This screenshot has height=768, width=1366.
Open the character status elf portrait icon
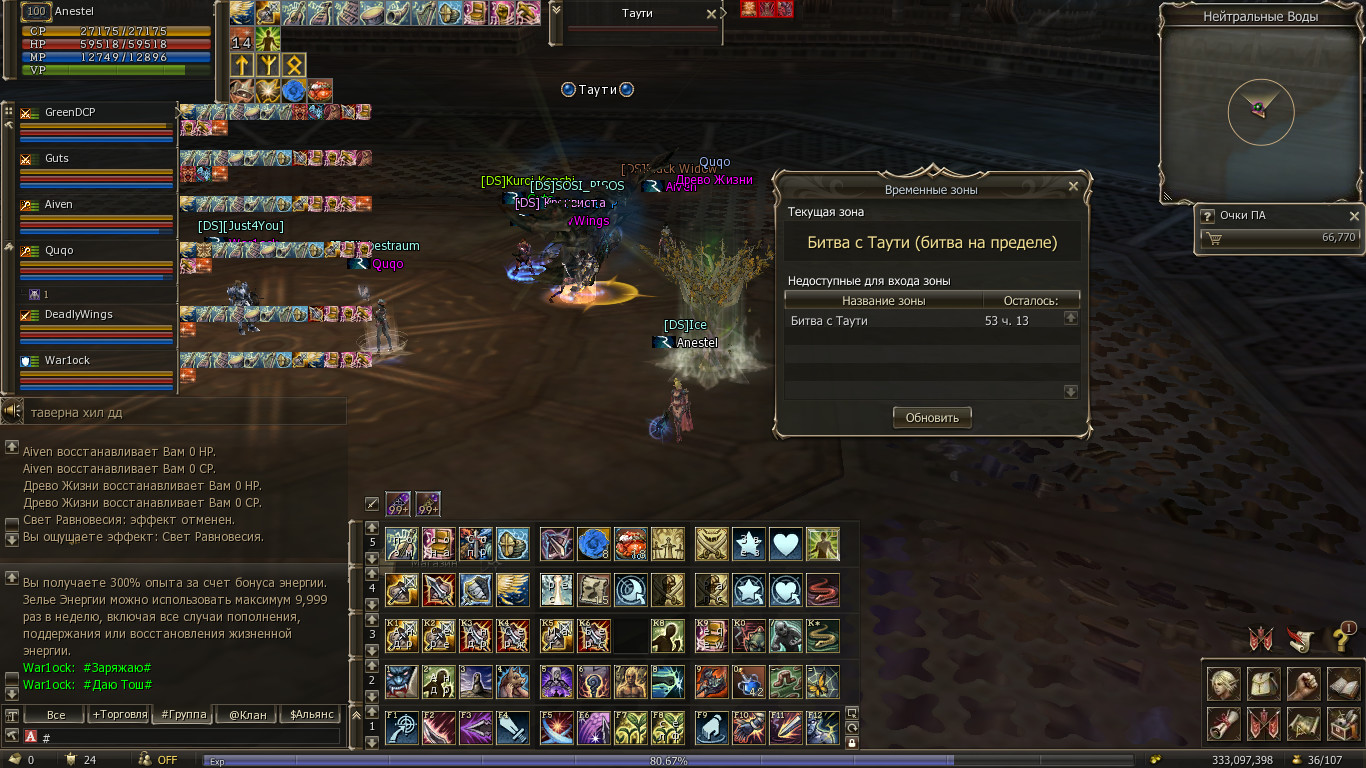tap(1224, 684)
